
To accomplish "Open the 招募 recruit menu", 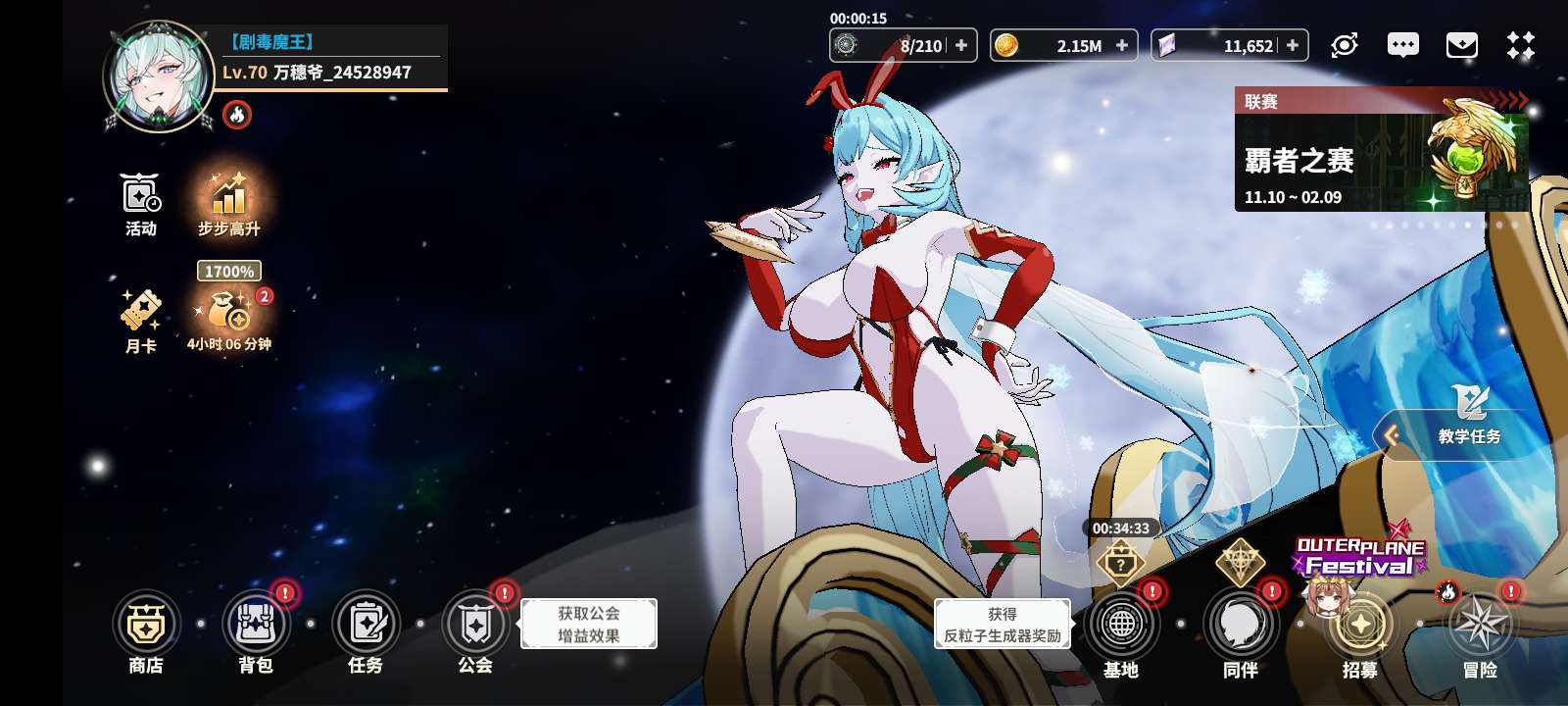I will point(1360,626).
